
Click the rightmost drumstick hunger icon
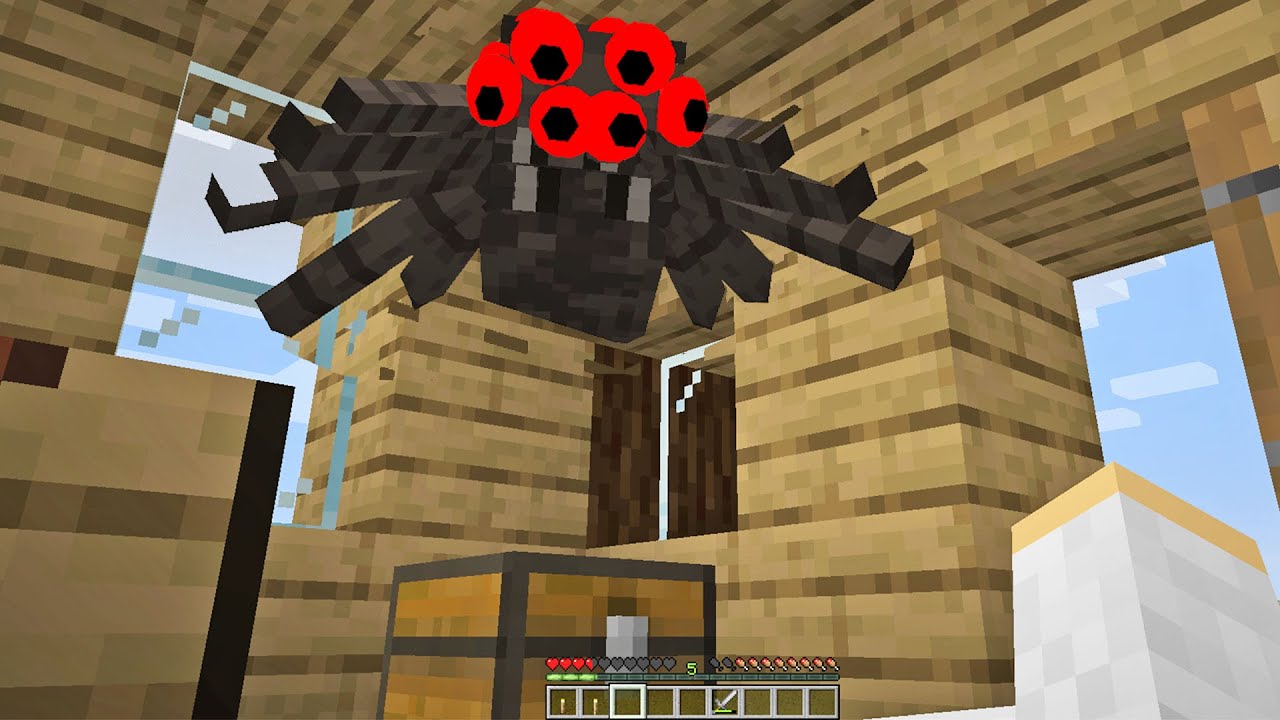(829, 664)
